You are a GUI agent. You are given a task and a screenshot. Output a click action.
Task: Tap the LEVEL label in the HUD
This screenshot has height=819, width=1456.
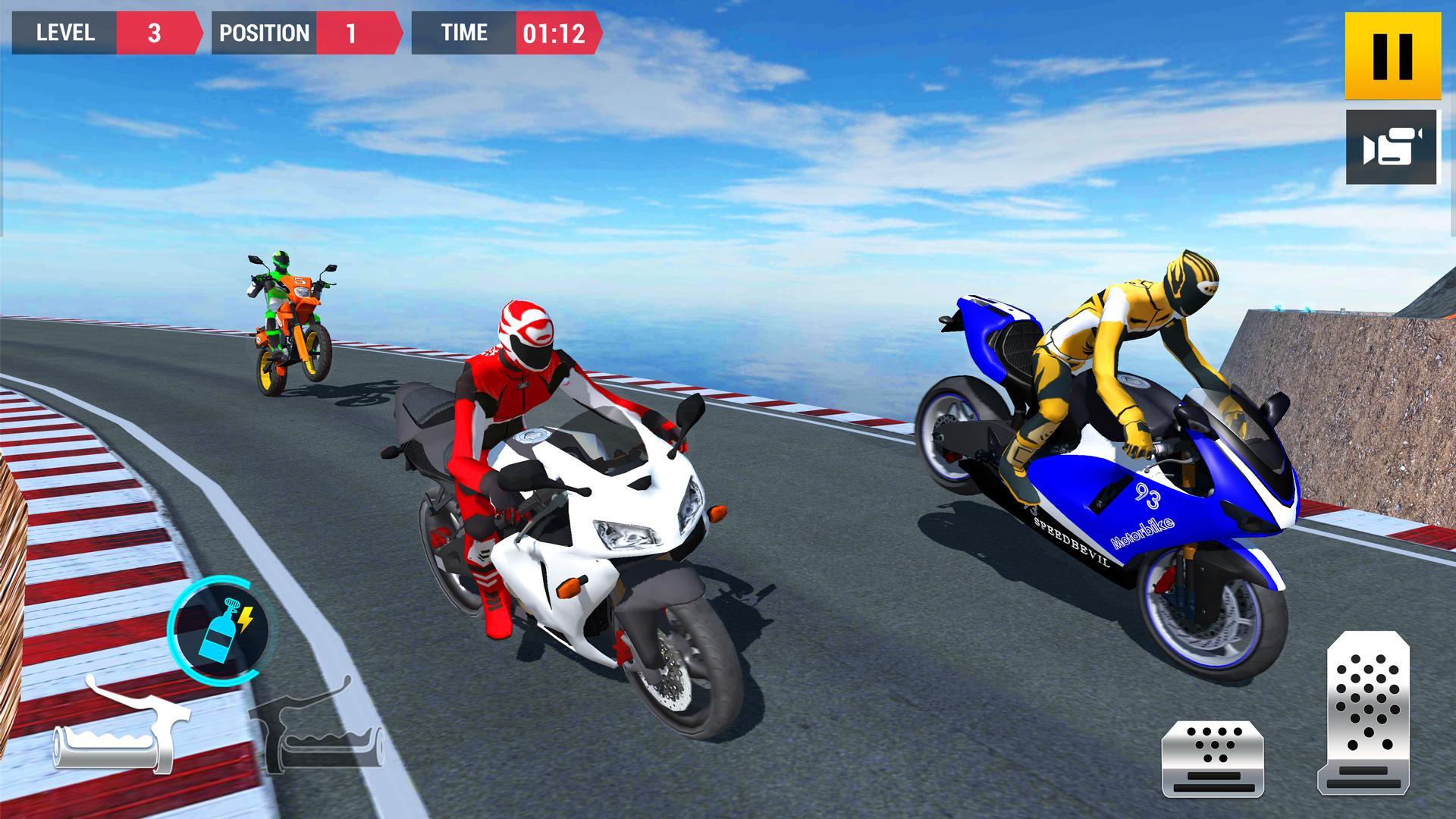click(x=64, y=33)
